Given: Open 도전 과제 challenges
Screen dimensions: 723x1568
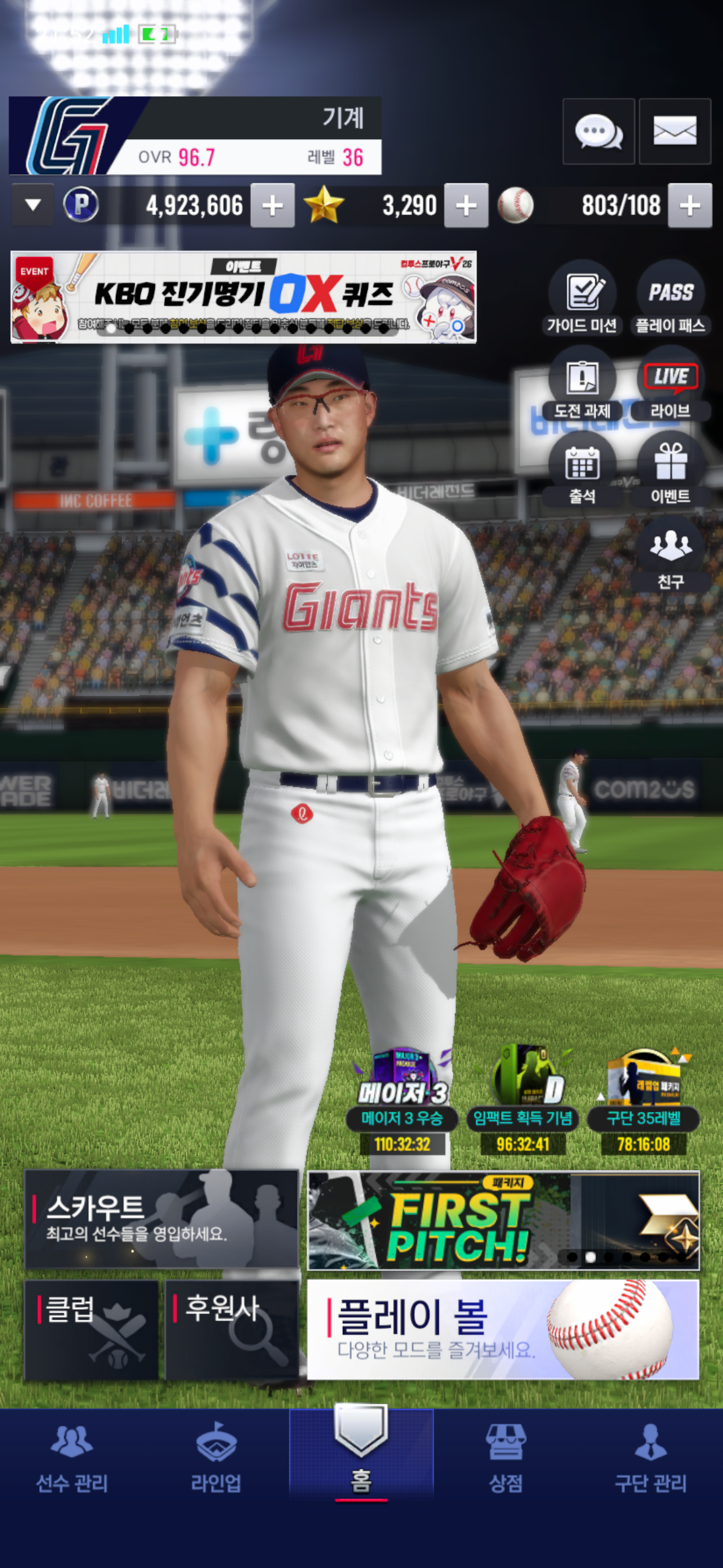Looking at the screenshot, I should pyautogui.click(x=582, y=385).
